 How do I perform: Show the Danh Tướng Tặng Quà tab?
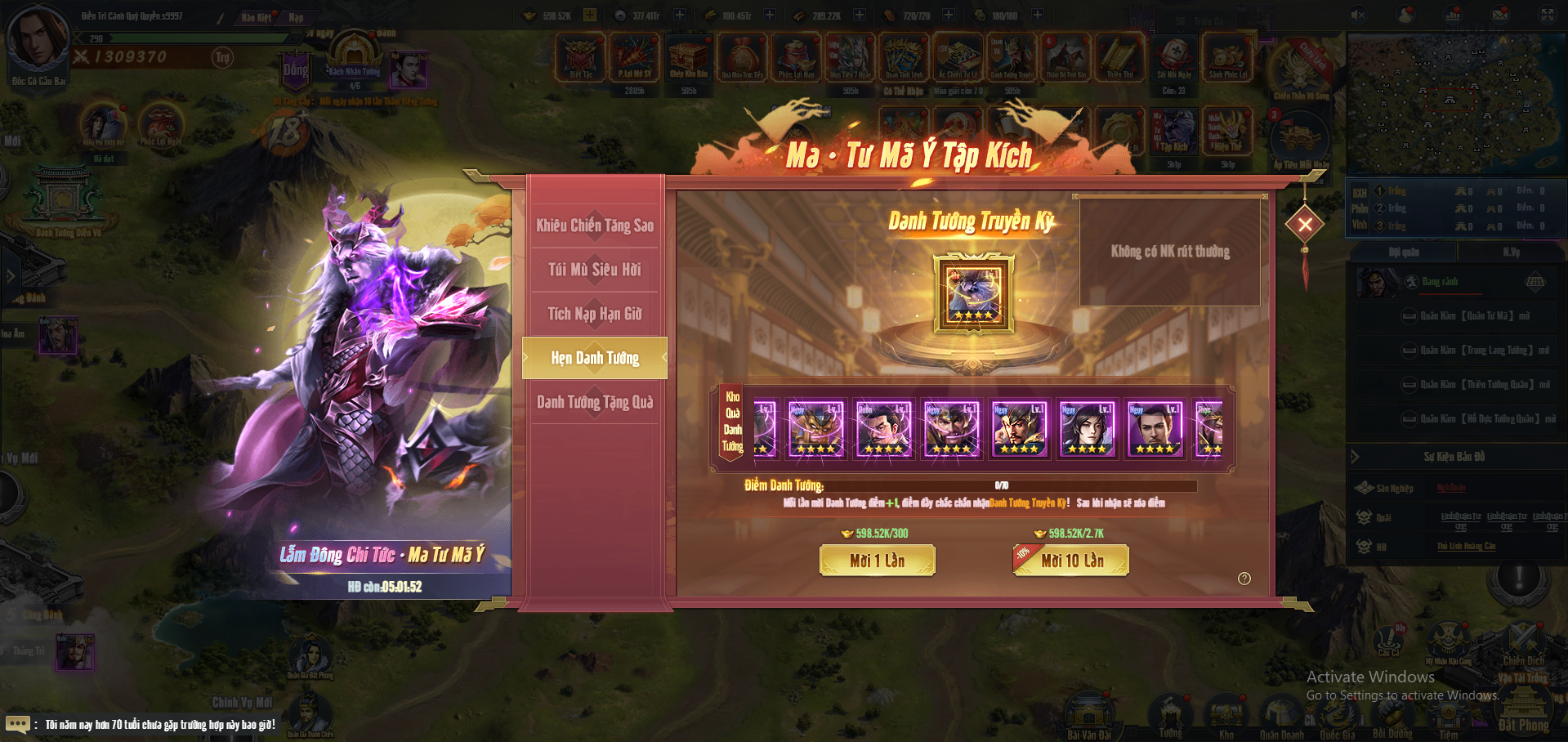tap(595, 402)
